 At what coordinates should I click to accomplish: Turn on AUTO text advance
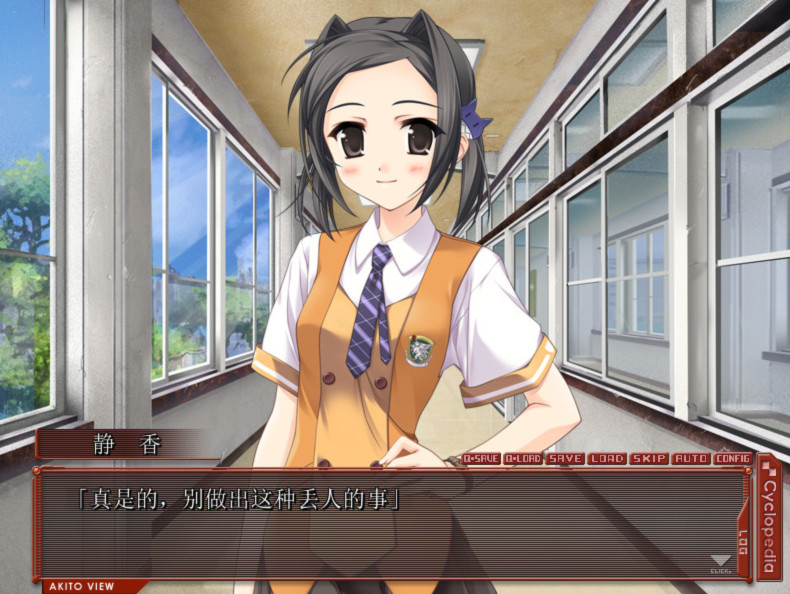coord(690,459)
